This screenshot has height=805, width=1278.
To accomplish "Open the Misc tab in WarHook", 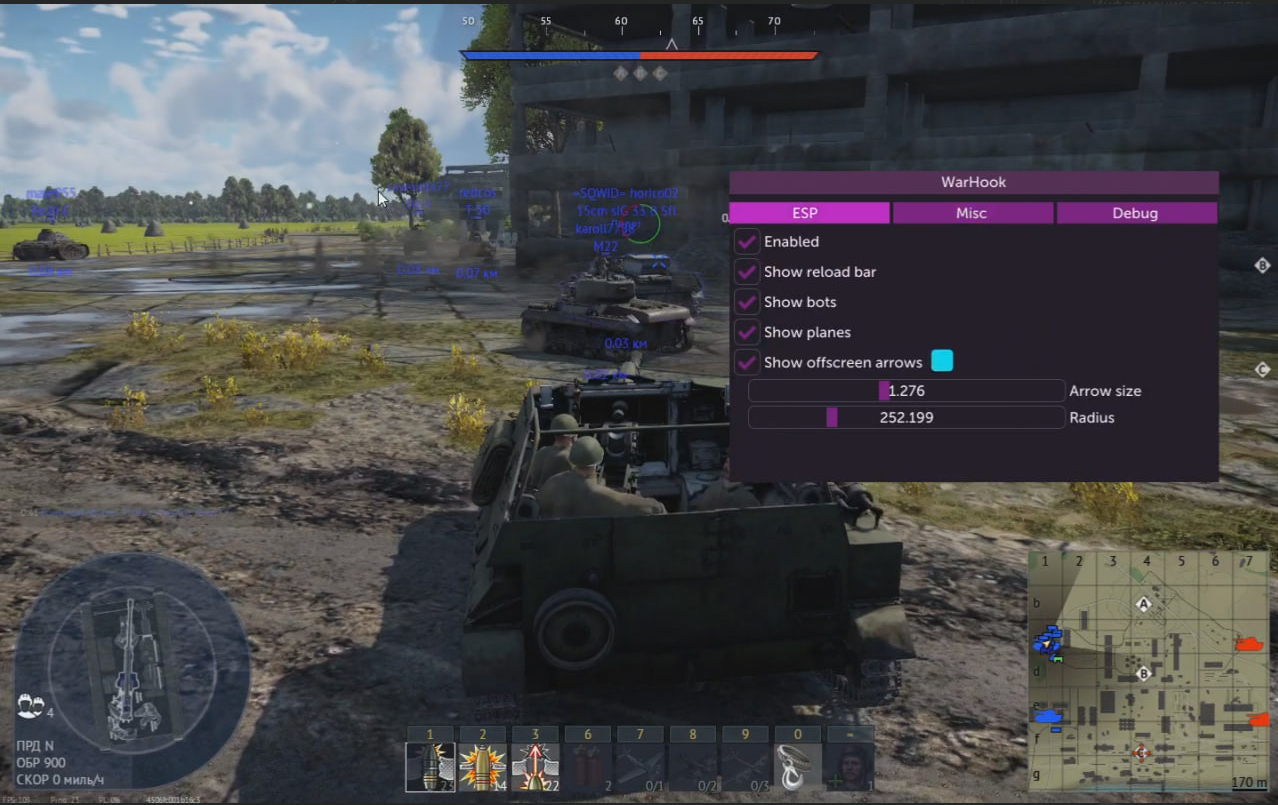I will [x=971, y=213].
